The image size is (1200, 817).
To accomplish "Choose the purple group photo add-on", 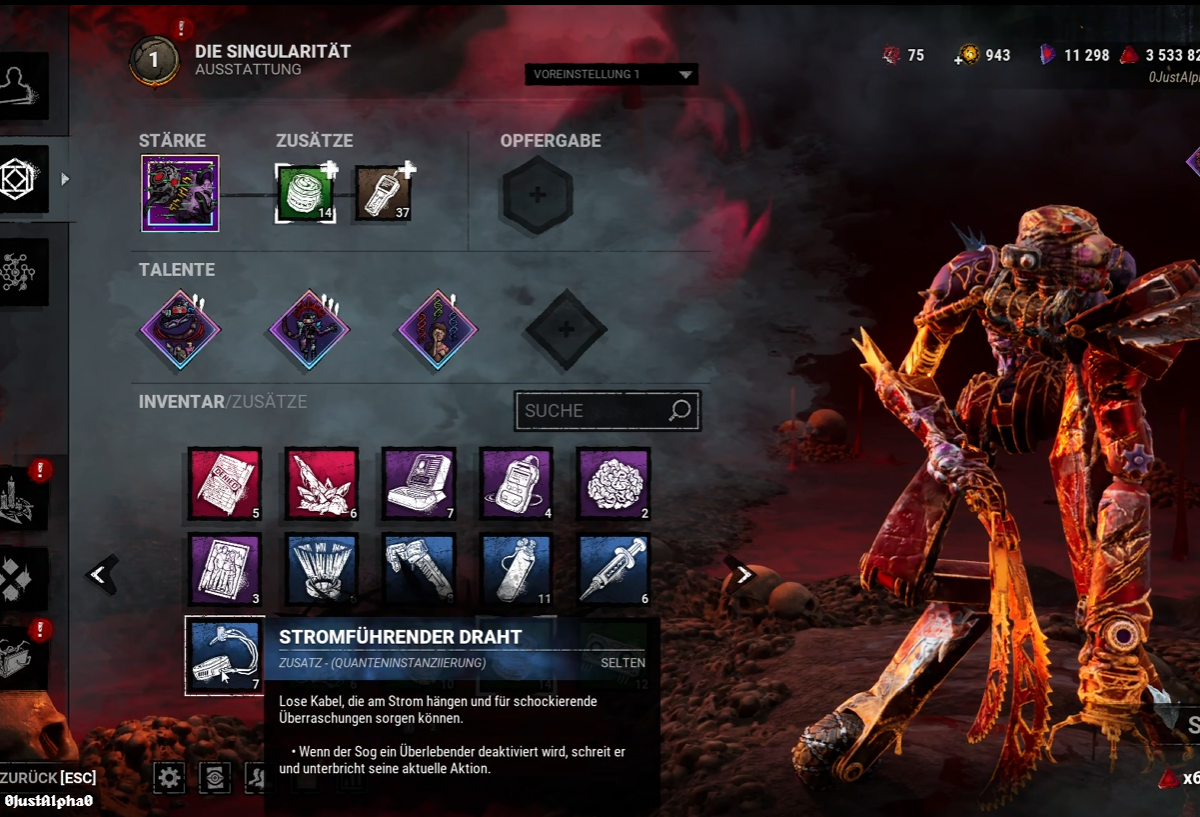I will [x=225, y=570].
